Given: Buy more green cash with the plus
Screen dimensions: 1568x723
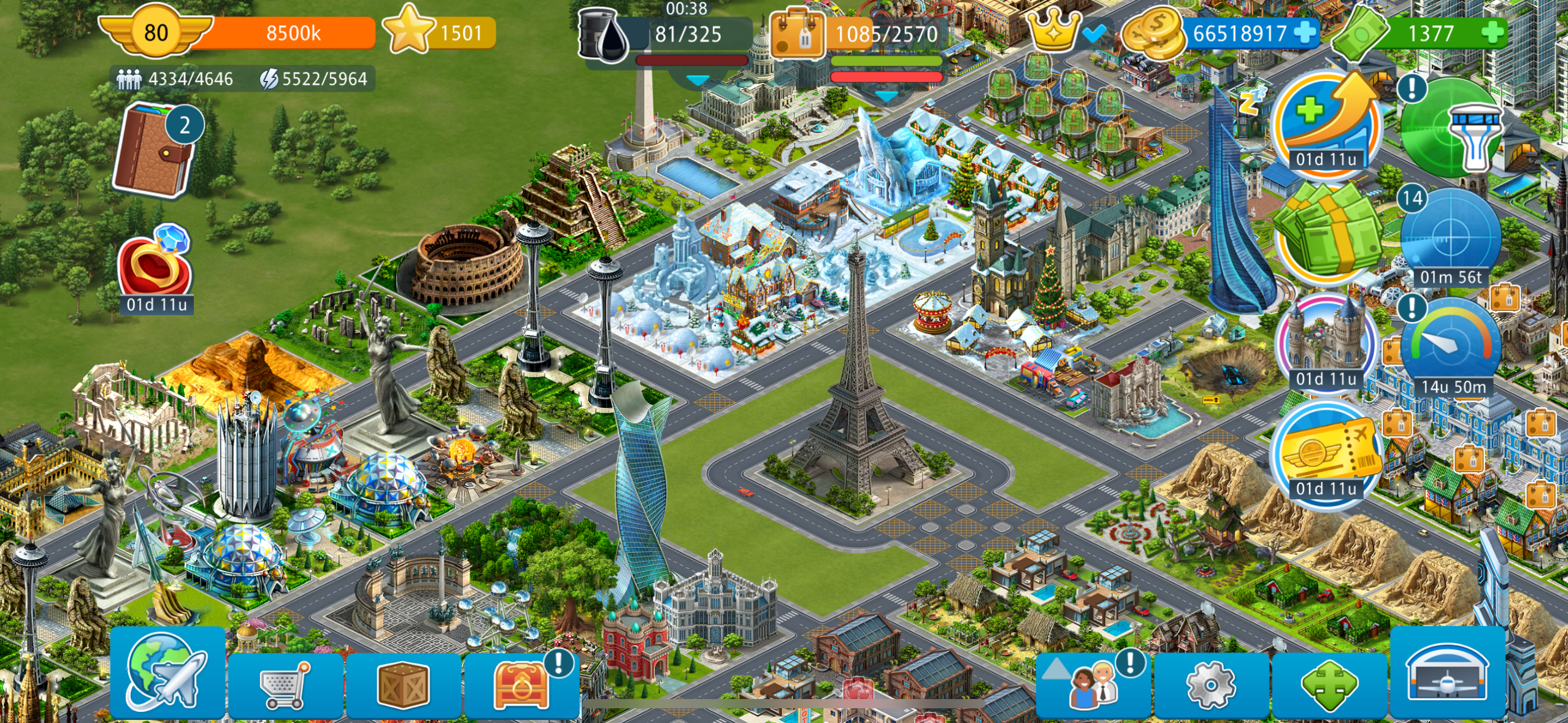Looking at the screenshot, I should (x=1493, y=33).
